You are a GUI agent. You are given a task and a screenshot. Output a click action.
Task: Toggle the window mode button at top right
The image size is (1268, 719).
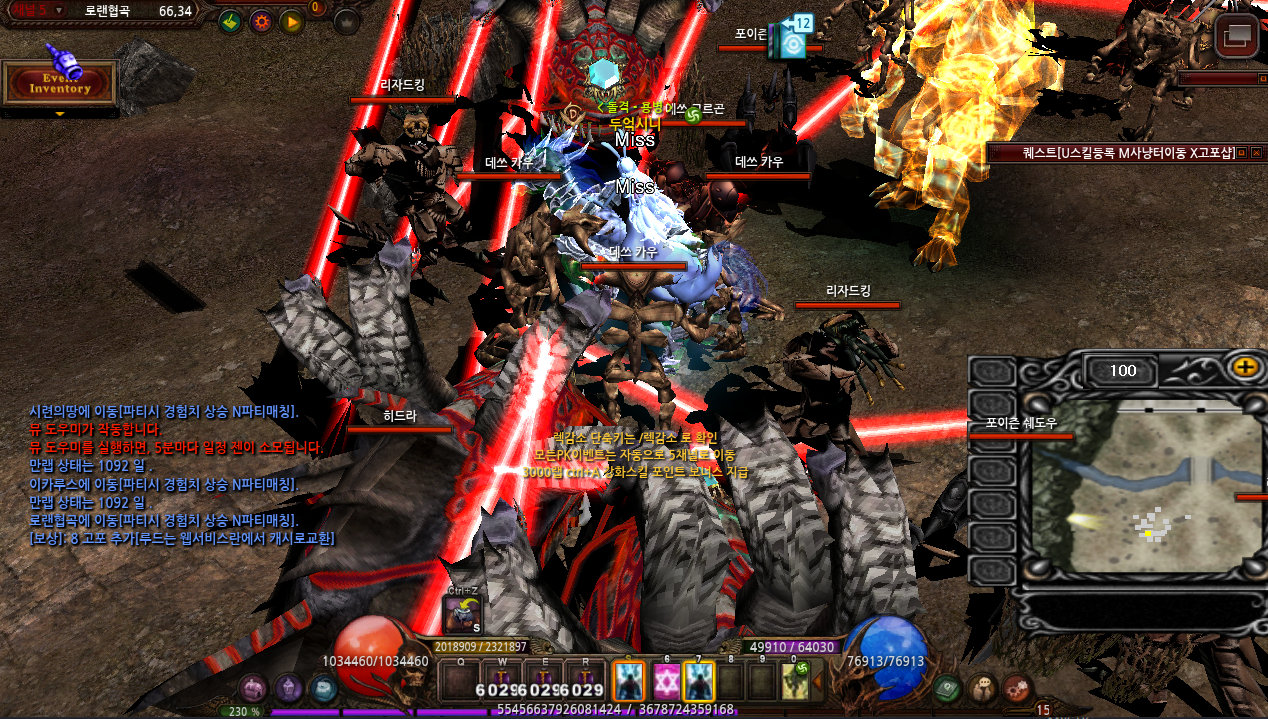[x=1237, y=38]
